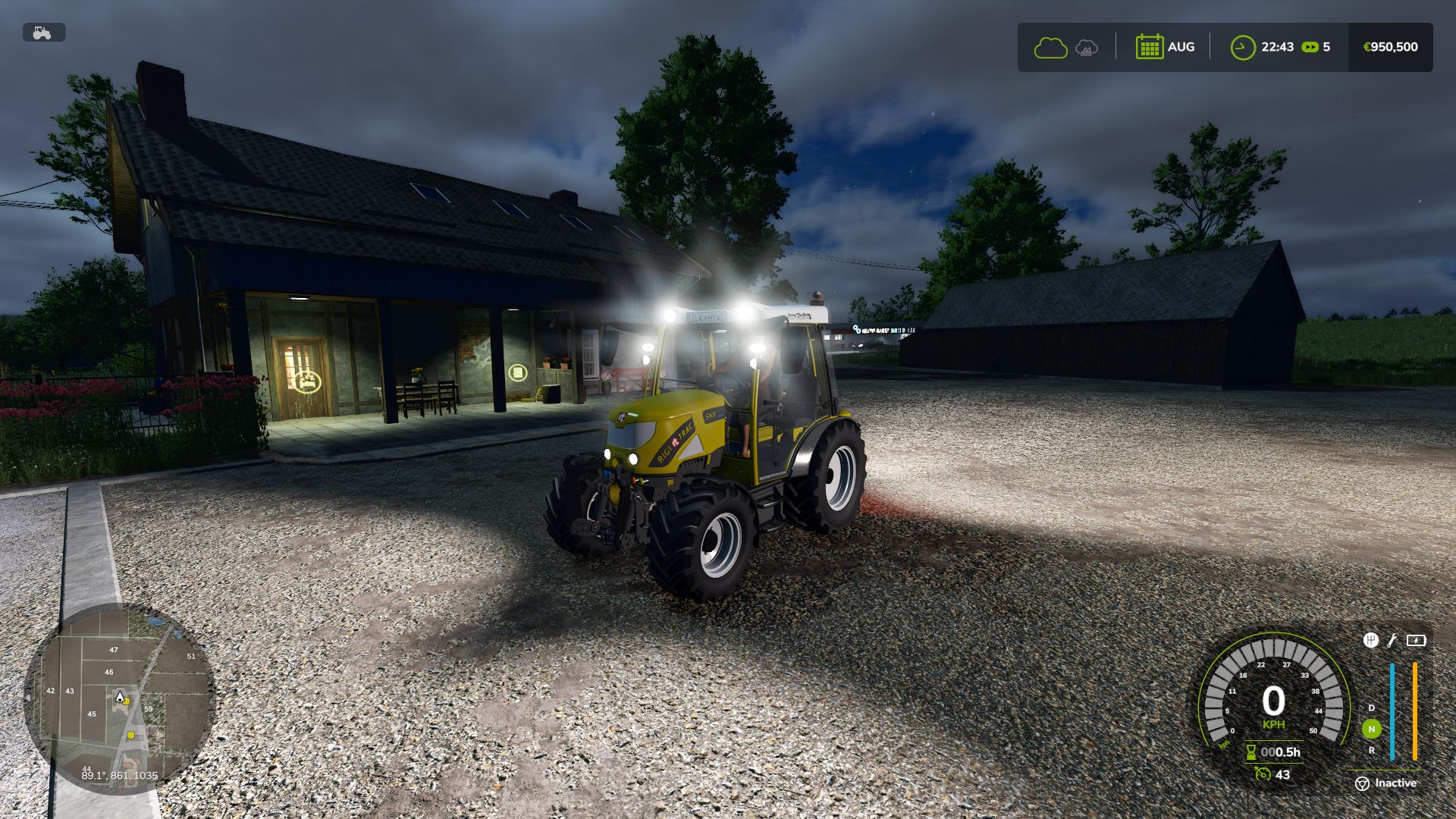Select the current cloudy weather icon
Image resolution: width=1456 pixels, height=819 pixels.
pyautogui.click(x=1050, y=48)
